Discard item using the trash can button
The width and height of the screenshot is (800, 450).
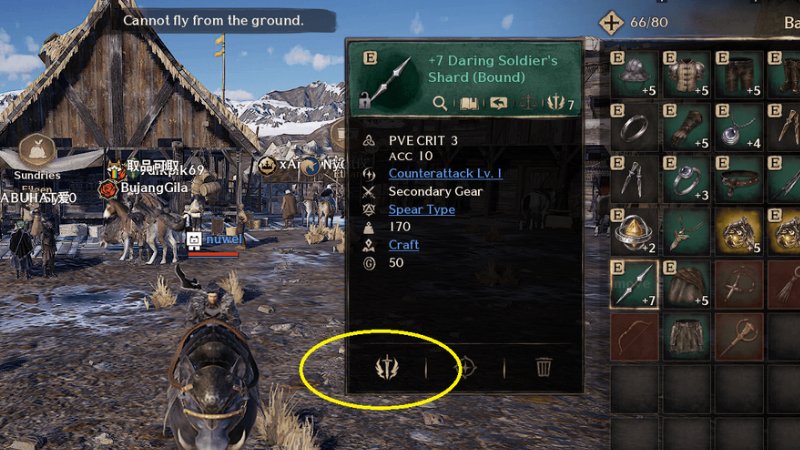543,367
